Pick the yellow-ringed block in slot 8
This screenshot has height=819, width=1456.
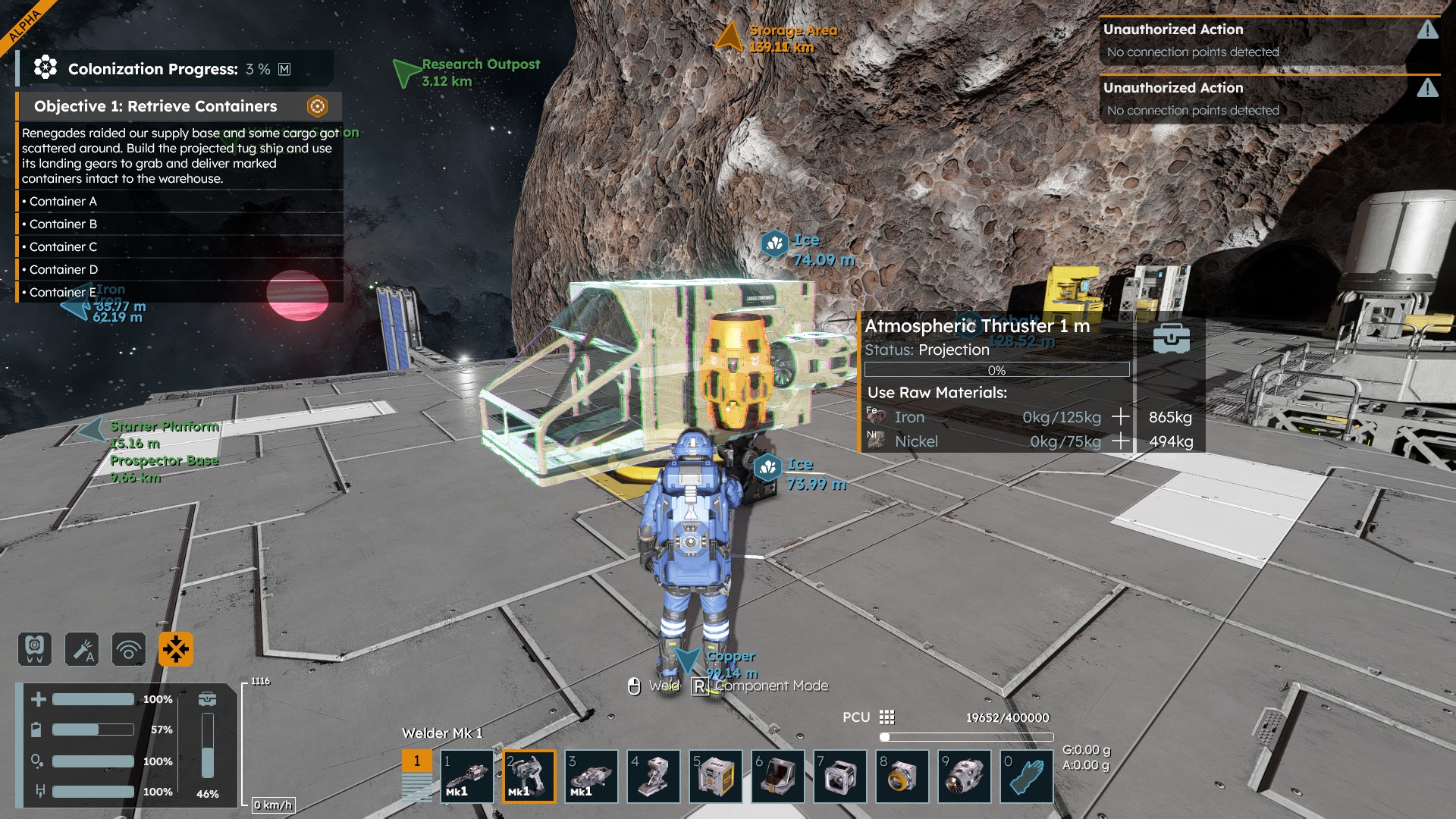coord(902,776)
